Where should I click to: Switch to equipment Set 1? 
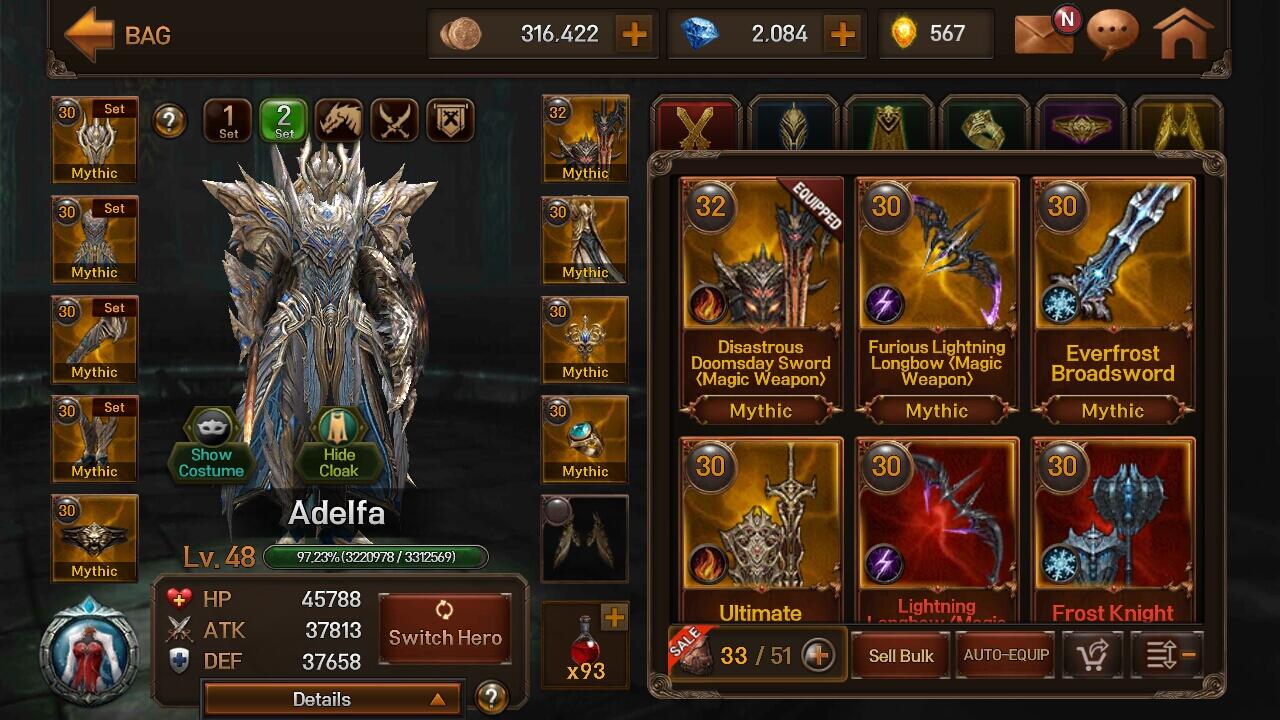tap(228, 121)
